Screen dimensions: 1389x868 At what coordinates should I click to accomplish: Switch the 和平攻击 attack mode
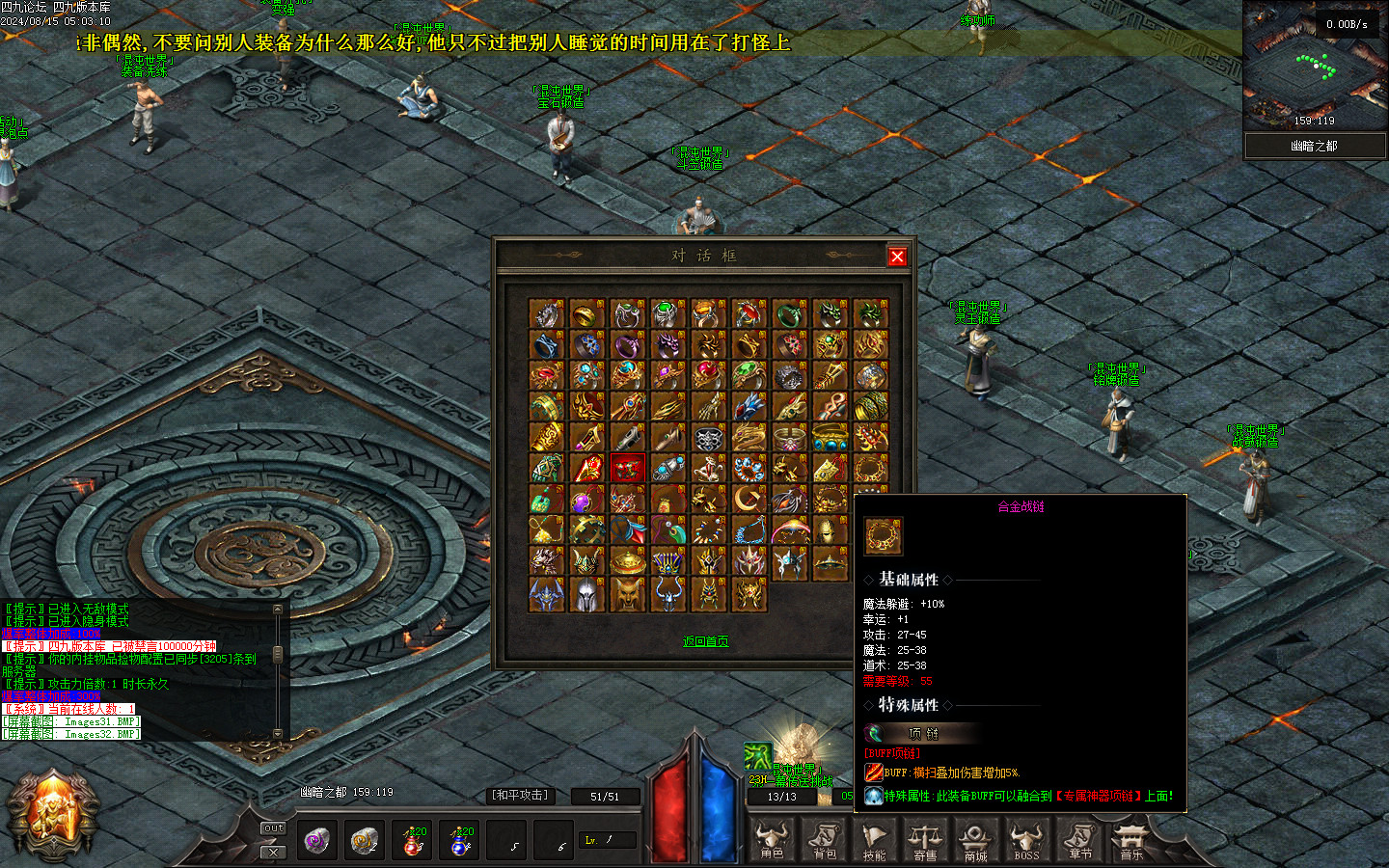(x=520, y=796)
